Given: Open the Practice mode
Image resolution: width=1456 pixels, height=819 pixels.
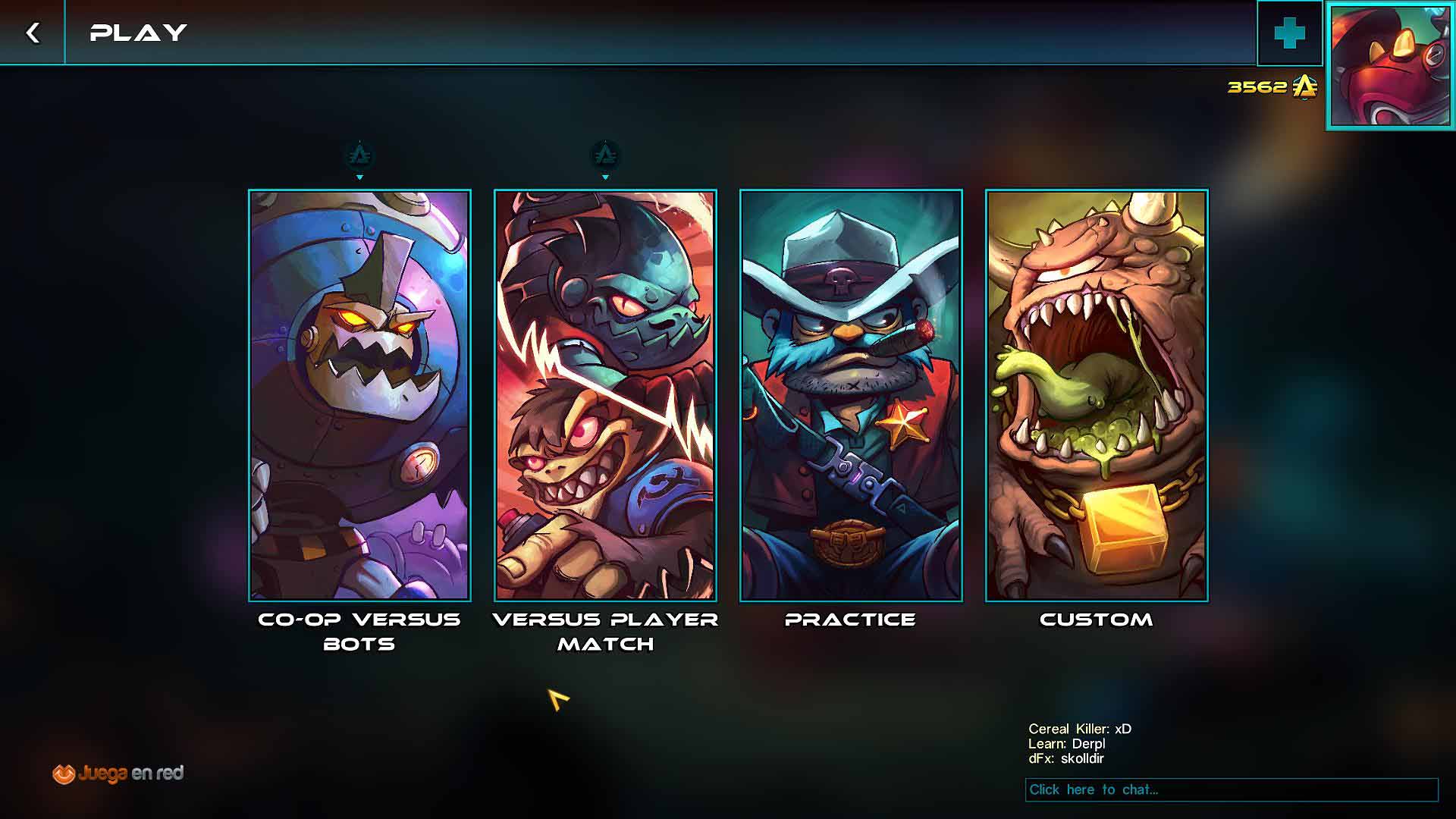Looking at the screenshot, I should tap(851, 395).
